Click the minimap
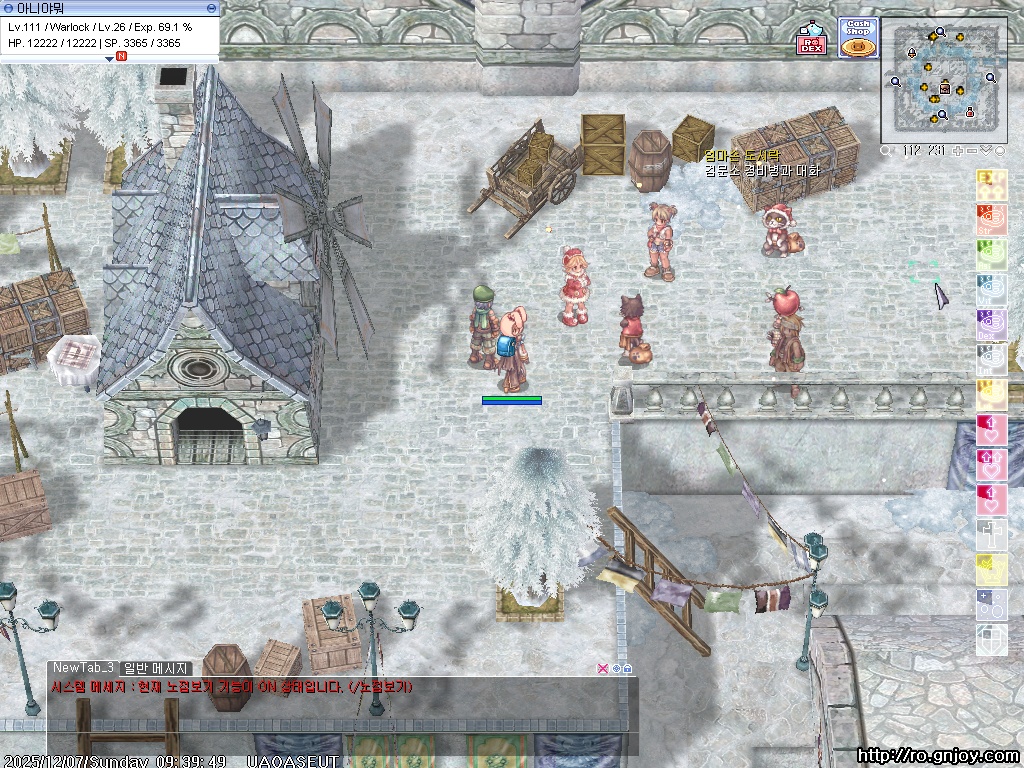 click(x=944, y=80)
